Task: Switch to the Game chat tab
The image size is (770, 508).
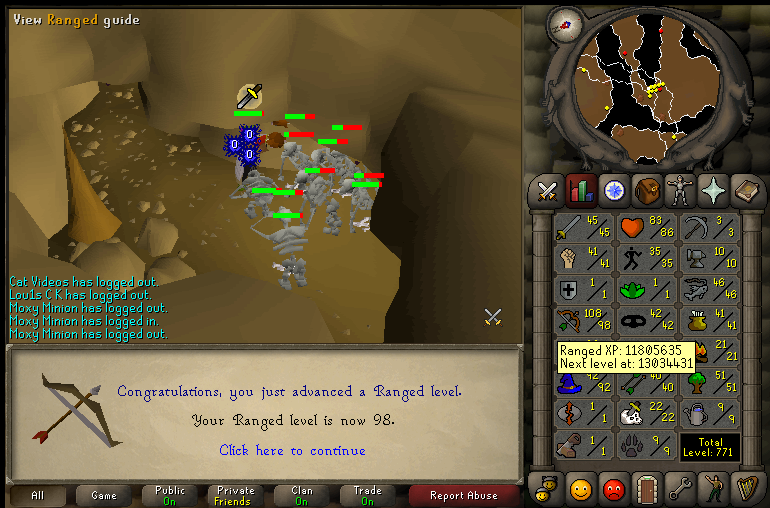Action: (104, 495)
